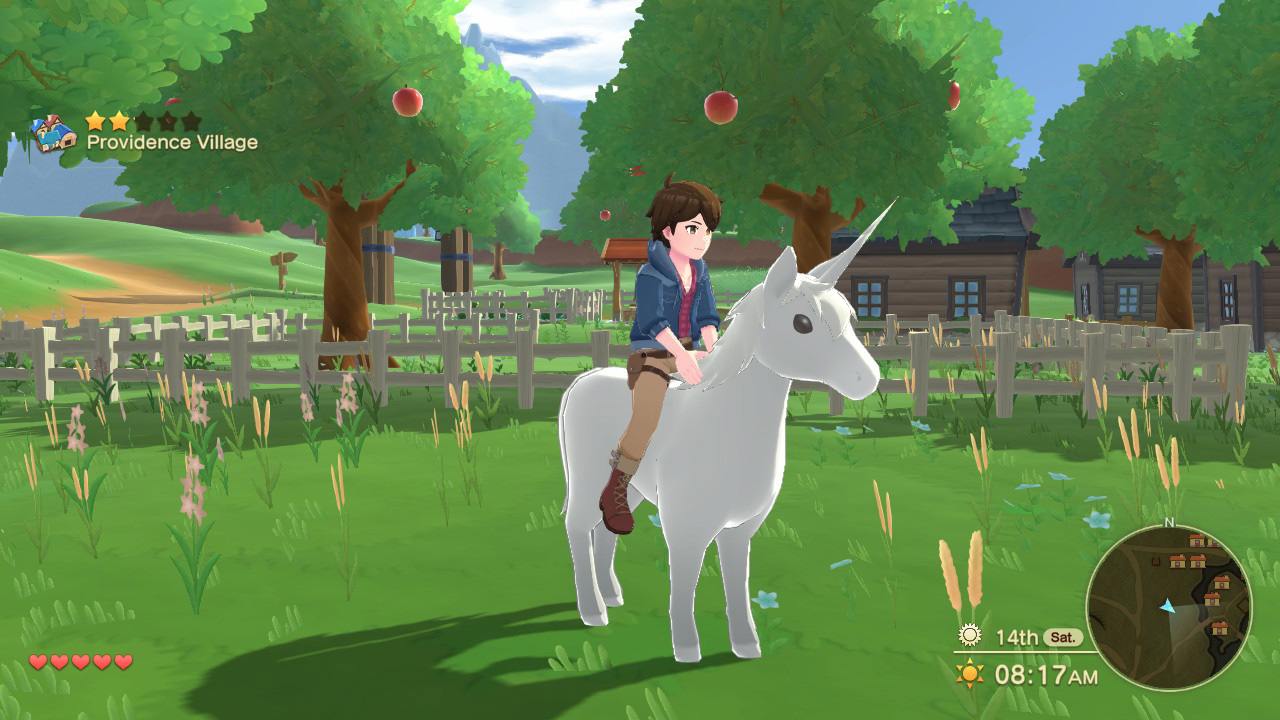Viewport: 1280px width, 720px height.
Task: Click the player arrow on the minimap
Action: (1167, 608)
